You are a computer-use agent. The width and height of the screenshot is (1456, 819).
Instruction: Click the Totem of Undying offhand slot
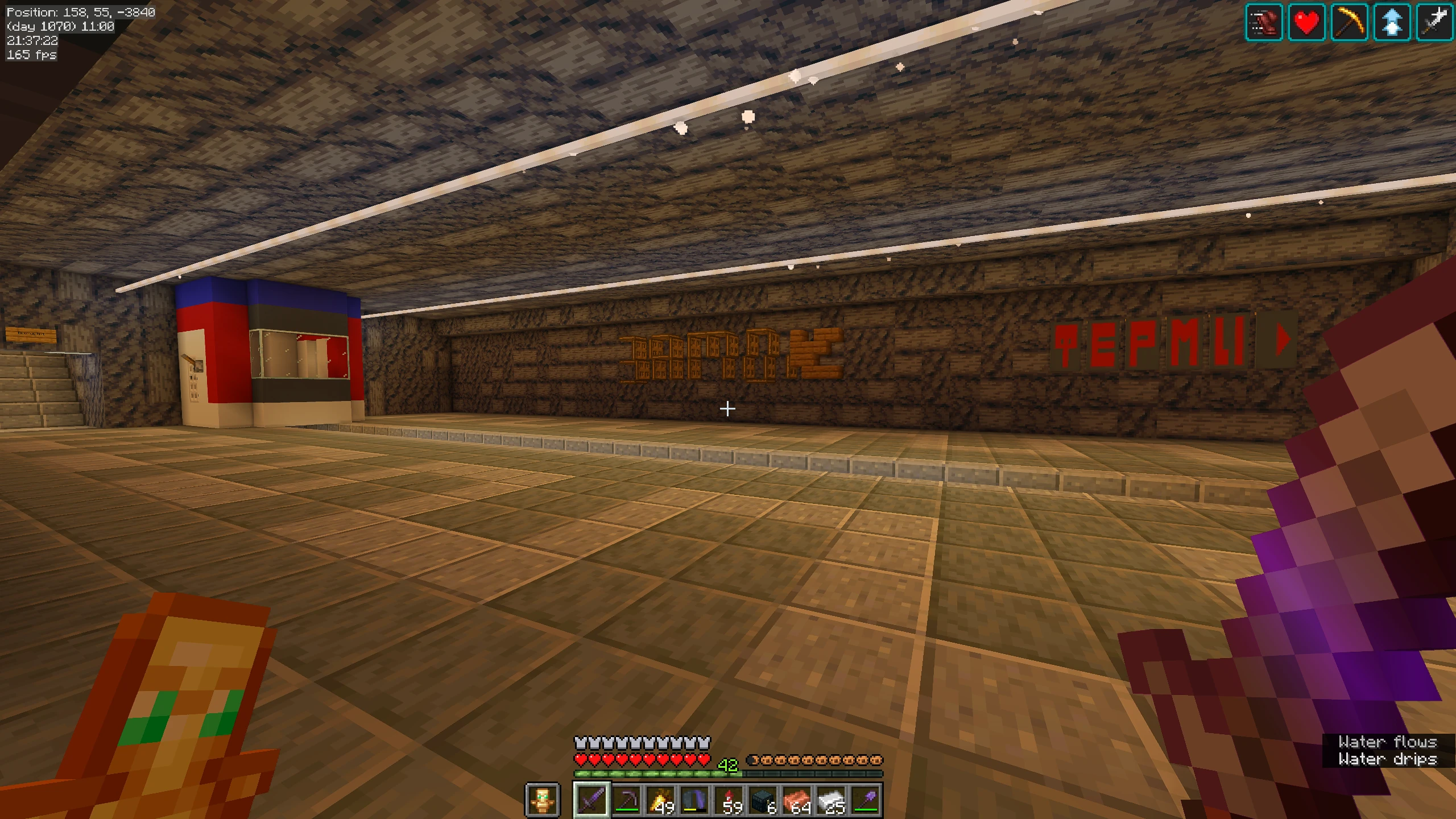(x=542, y=801)
